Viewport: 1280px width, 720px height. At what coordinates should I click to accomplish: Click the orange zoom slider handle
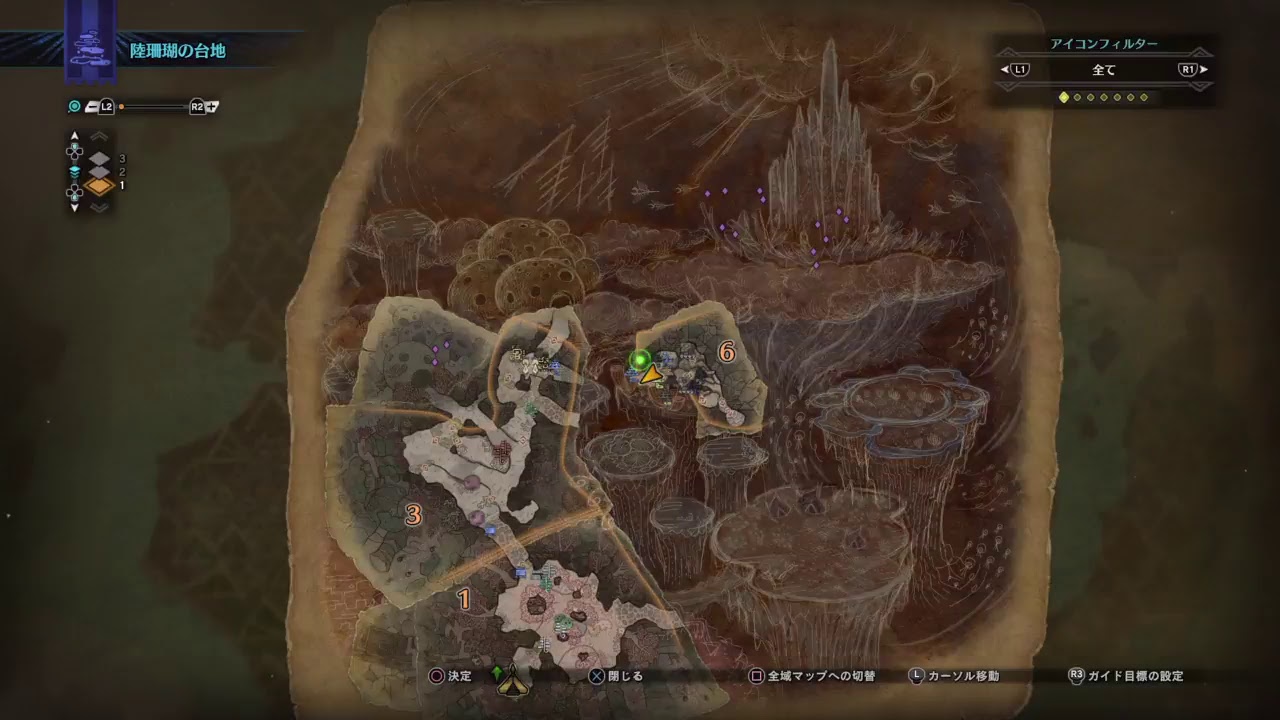pyautogui.click(x=121, y=106)
